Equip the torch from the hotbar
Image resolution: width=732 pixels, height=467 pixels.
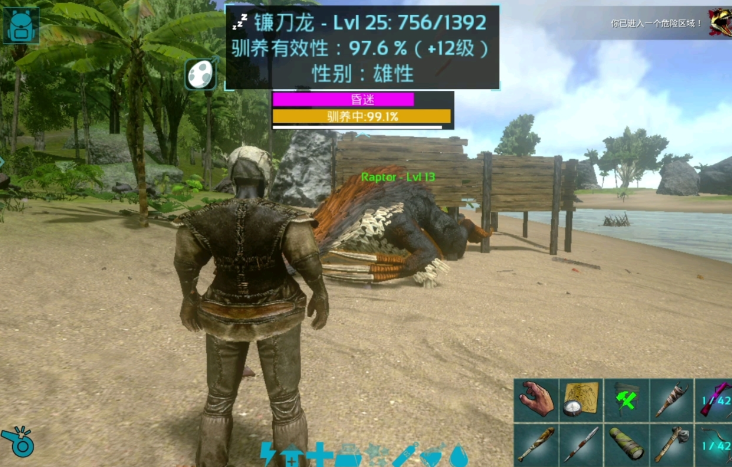click(672, 399)
